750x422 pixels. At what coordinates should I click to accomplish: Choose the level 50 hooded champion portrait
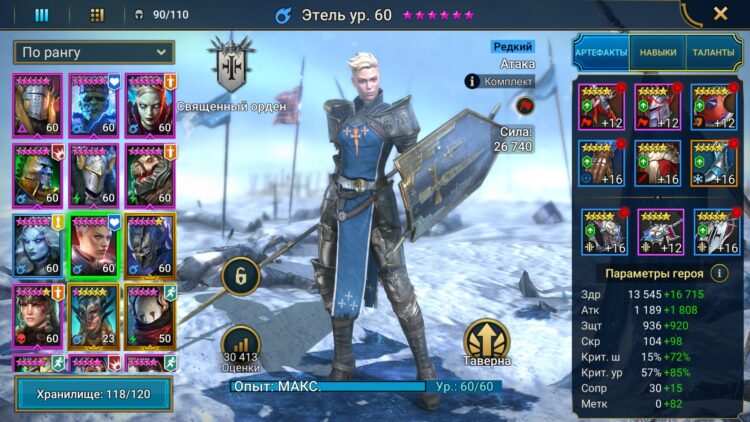[148, 311]
